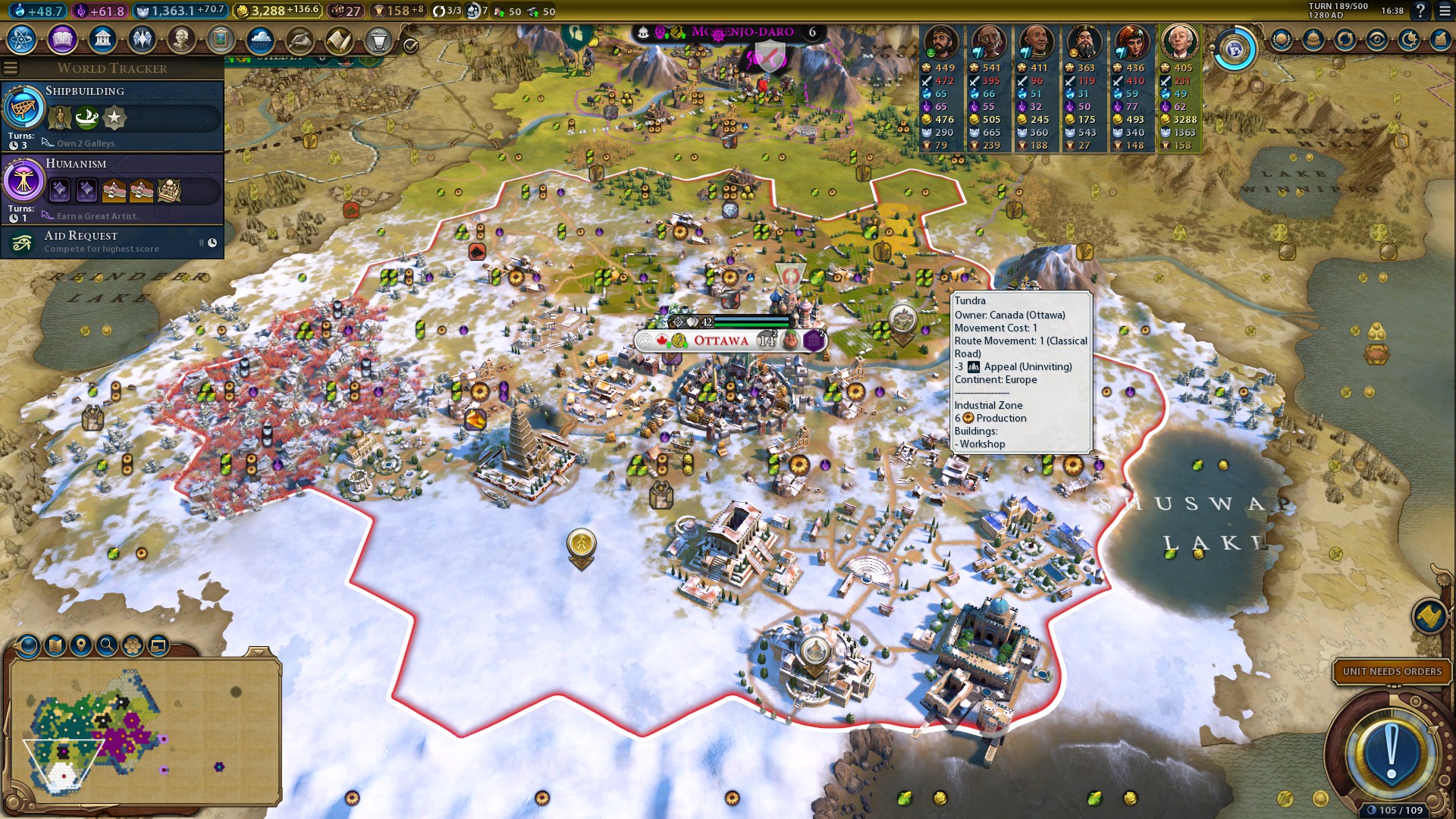Click the Ottawa city banner
This screenshot has width=1456, height=819.
(720, 340)
